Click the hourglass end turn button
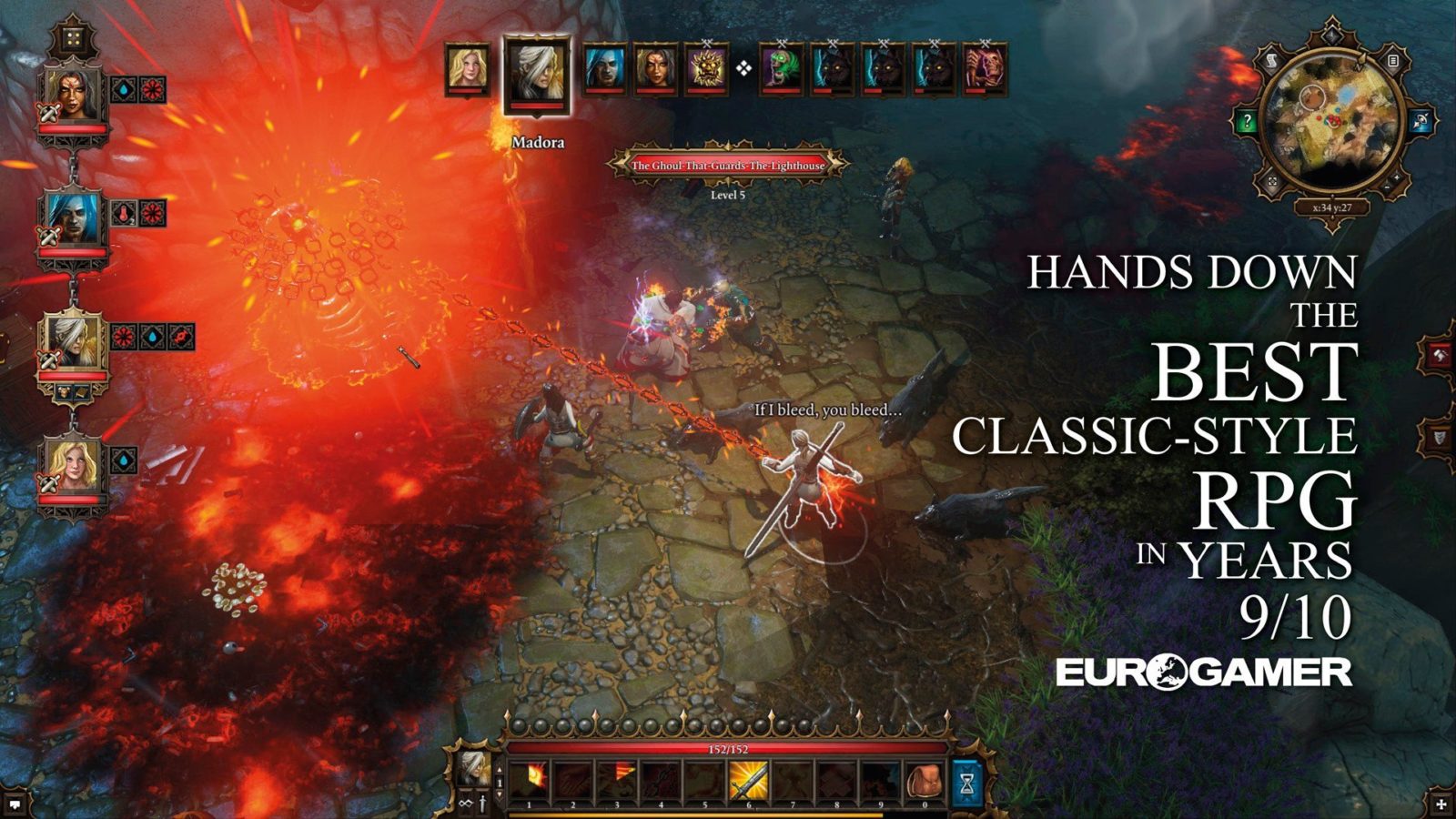1456x819 pixels. [966, 781]
